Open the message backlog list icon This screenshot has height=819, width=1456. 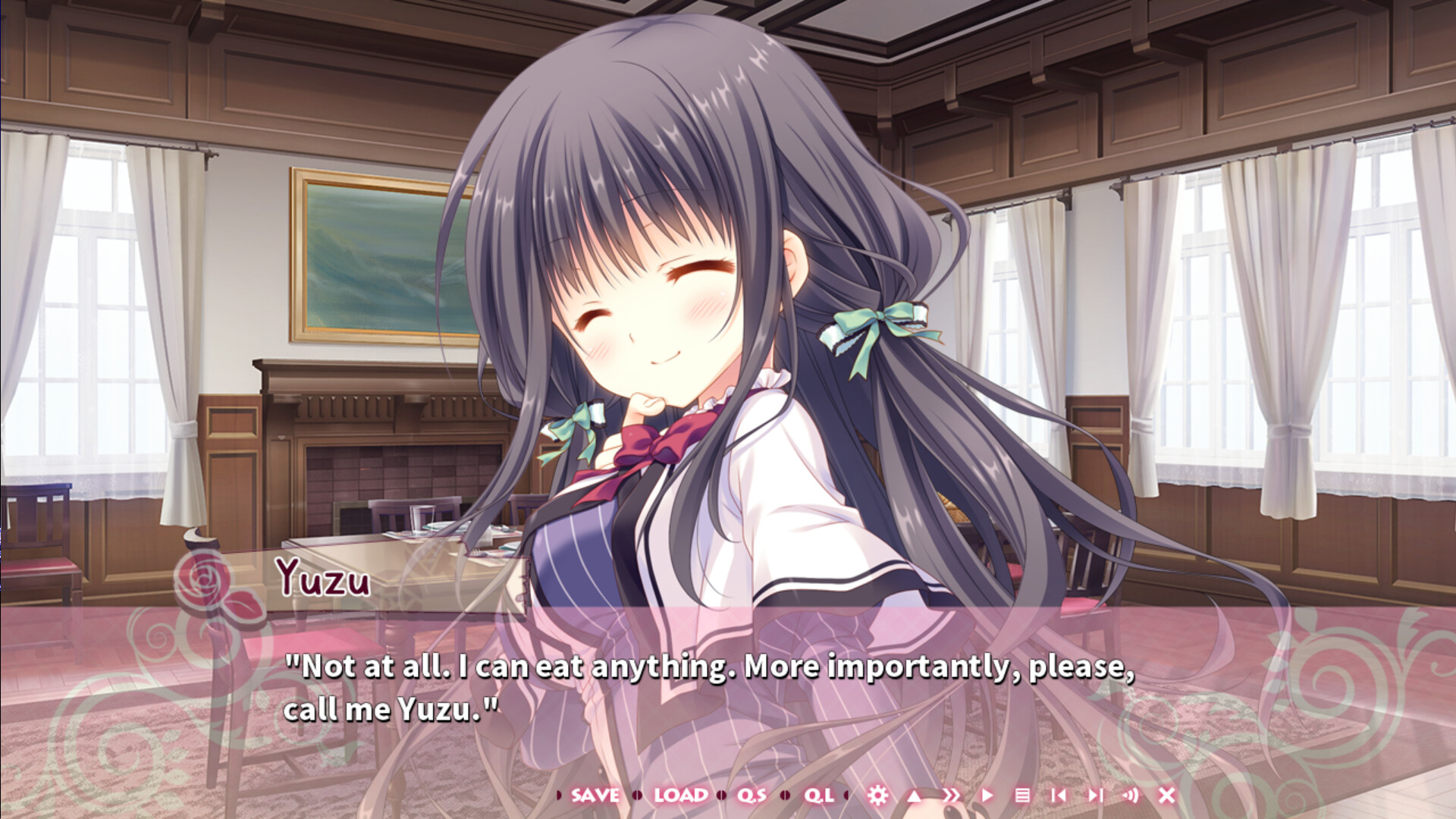[1025, 796]
